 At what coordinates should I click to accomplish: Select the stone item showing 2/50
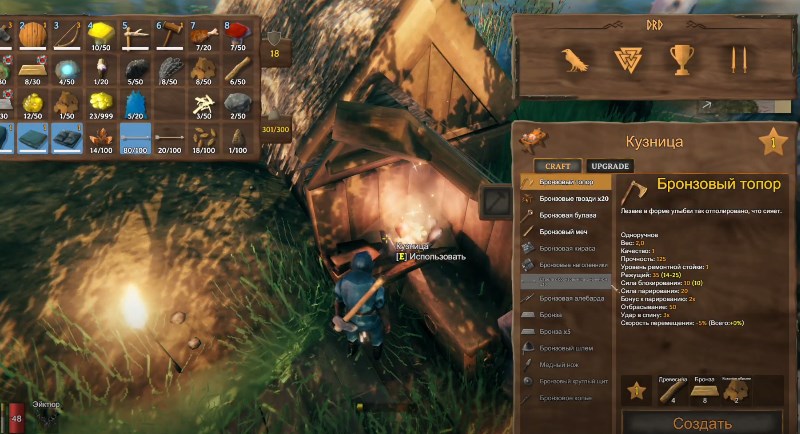pyautogui.click(x=237, y=103)
